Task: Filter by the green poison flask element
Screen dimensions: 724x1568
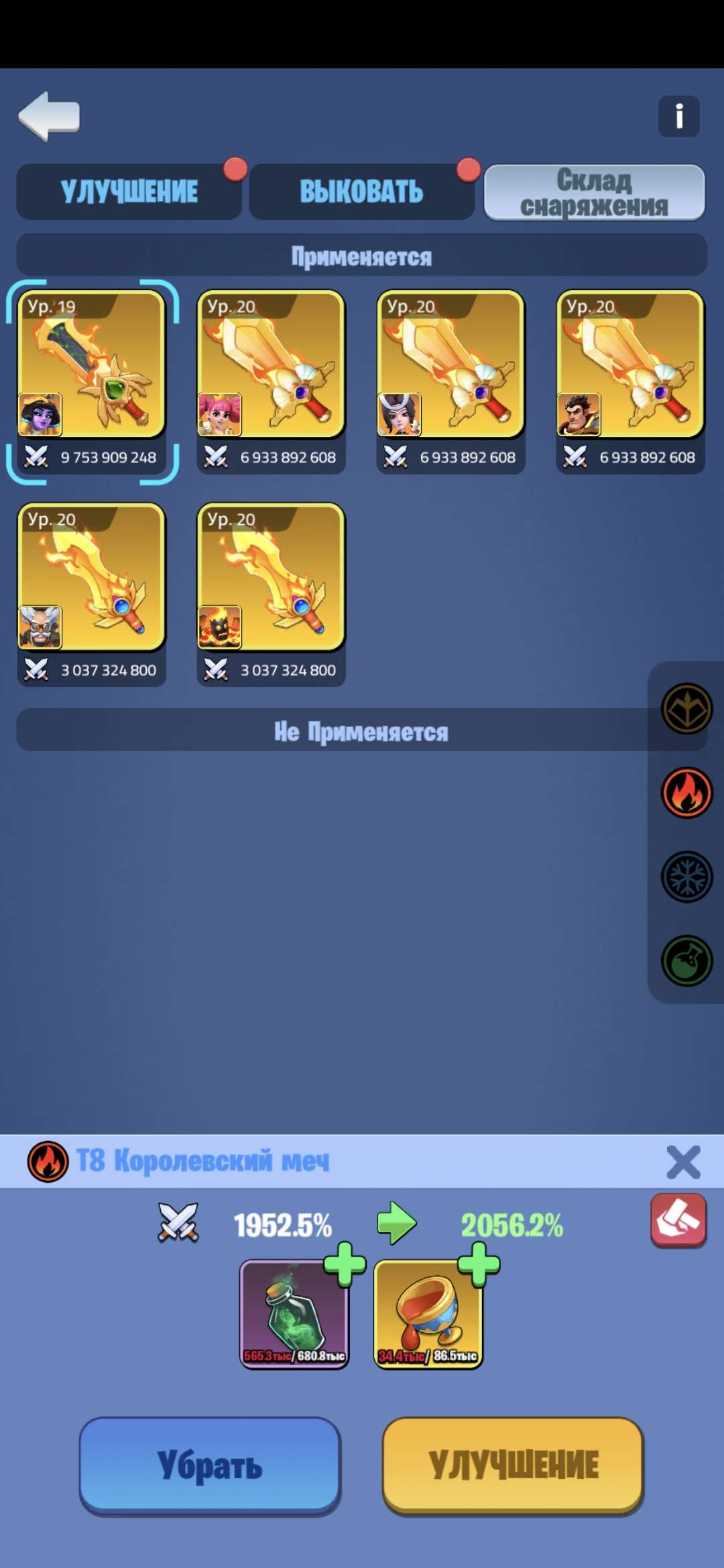Action: pyautogui.click(x=686, y=961)
